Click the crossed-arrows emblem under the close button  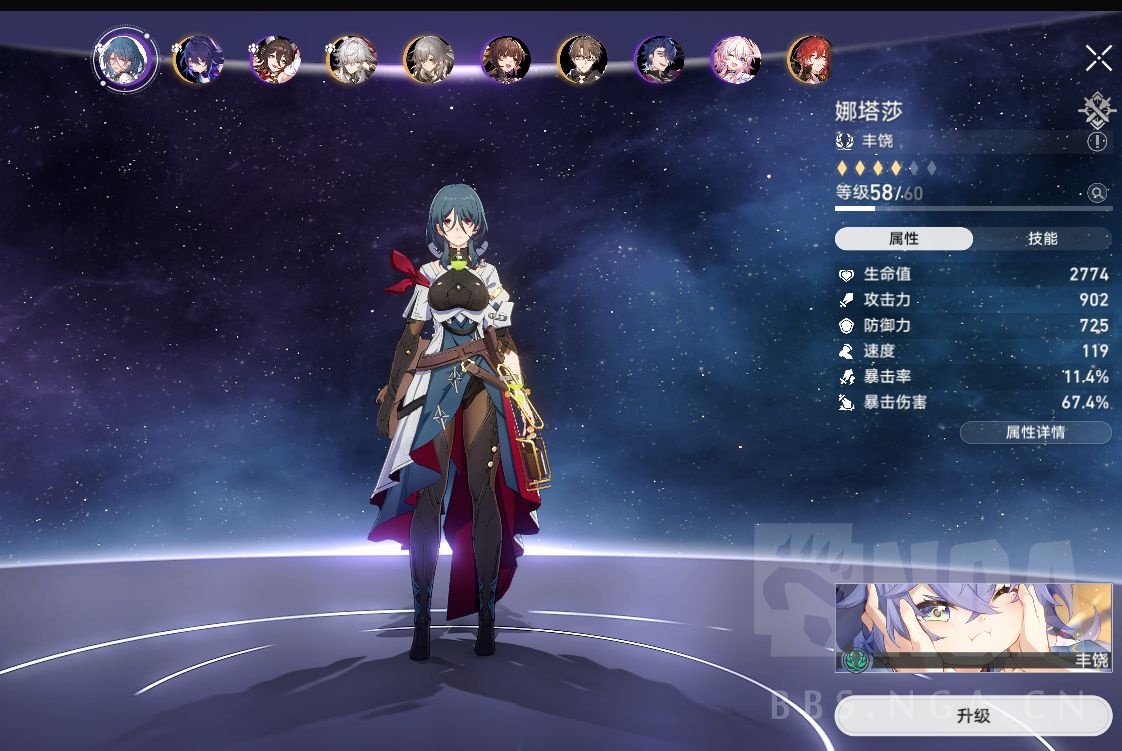(x=1097, y=108)
